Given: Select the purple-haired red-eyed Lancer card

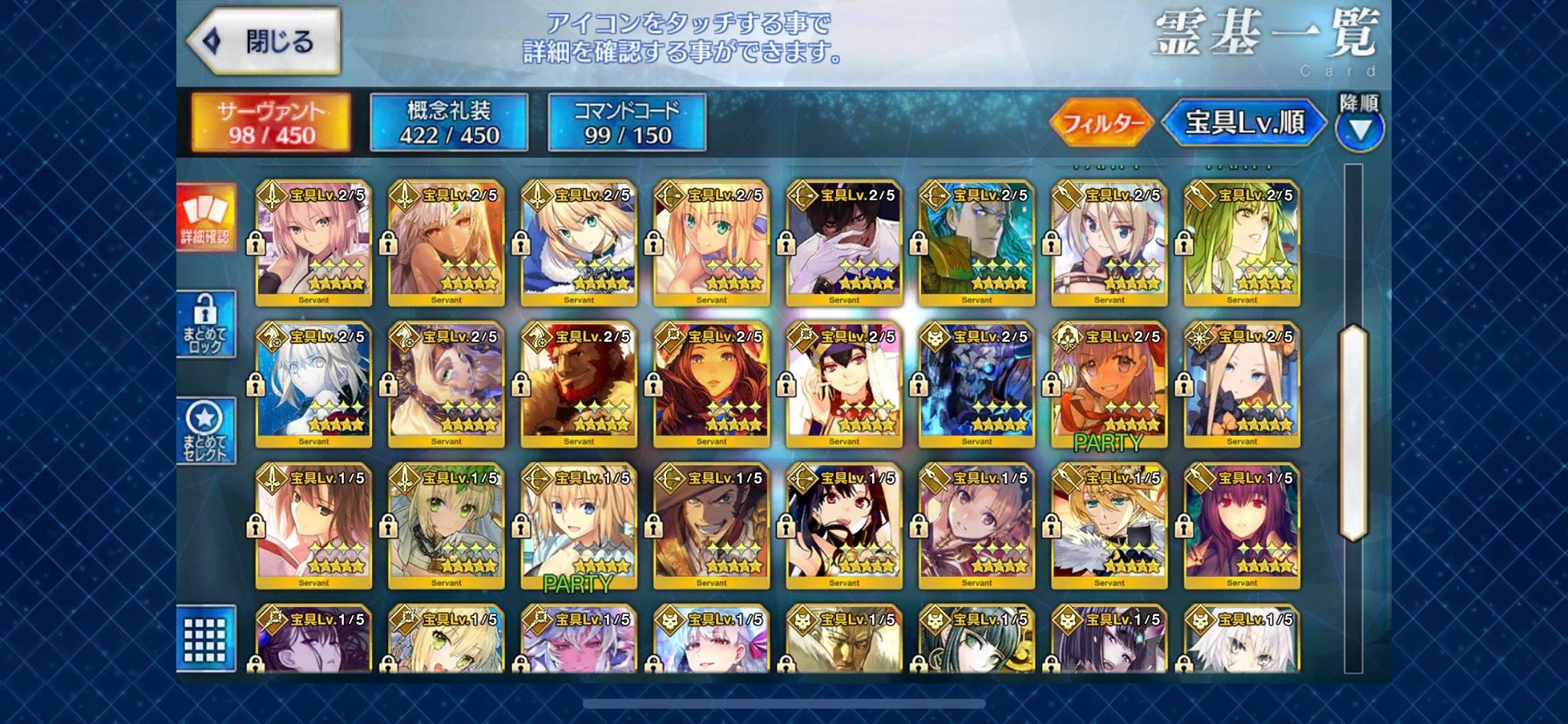Looking at the screenshot, I should point(1241,525).
